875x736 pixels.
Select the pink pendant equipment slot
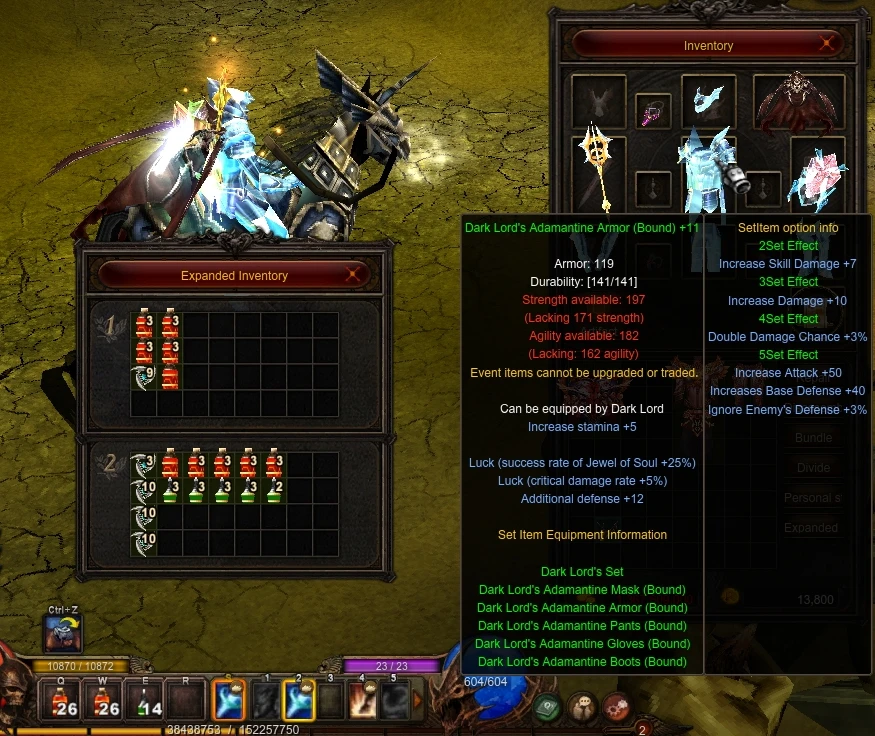[653, 109]
